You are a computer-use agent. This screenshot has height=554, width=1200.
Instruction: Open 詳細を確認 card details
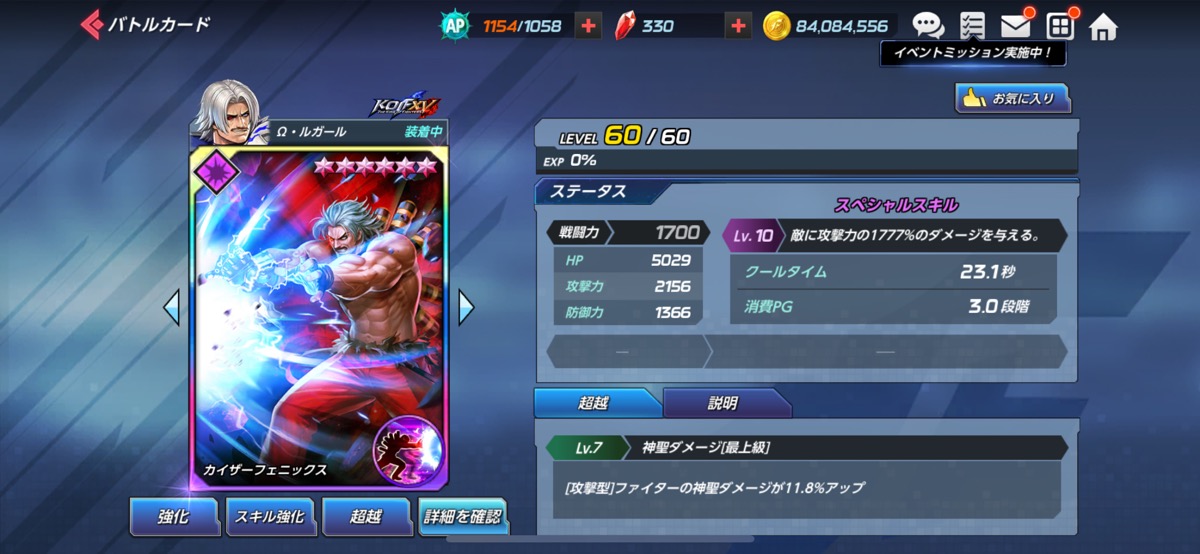(463, 516)
